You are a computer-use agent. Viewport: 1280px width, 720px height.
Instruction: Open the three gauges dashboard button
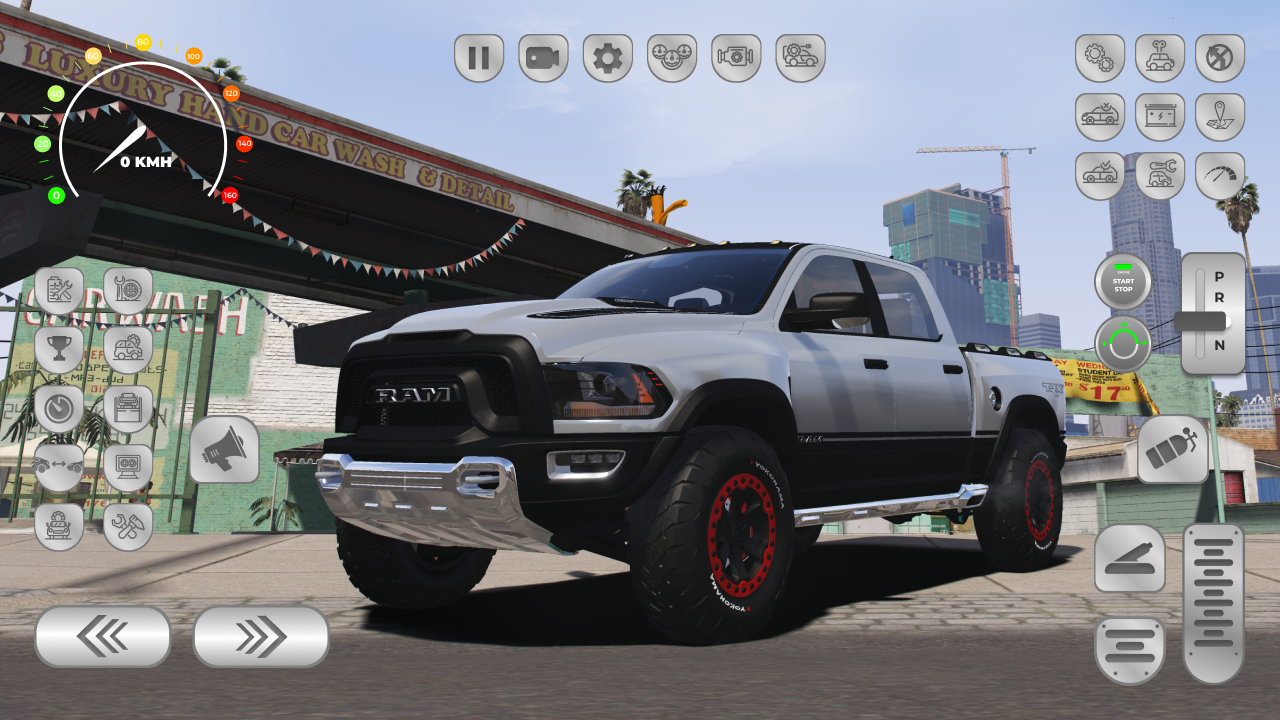click(672, 58)
